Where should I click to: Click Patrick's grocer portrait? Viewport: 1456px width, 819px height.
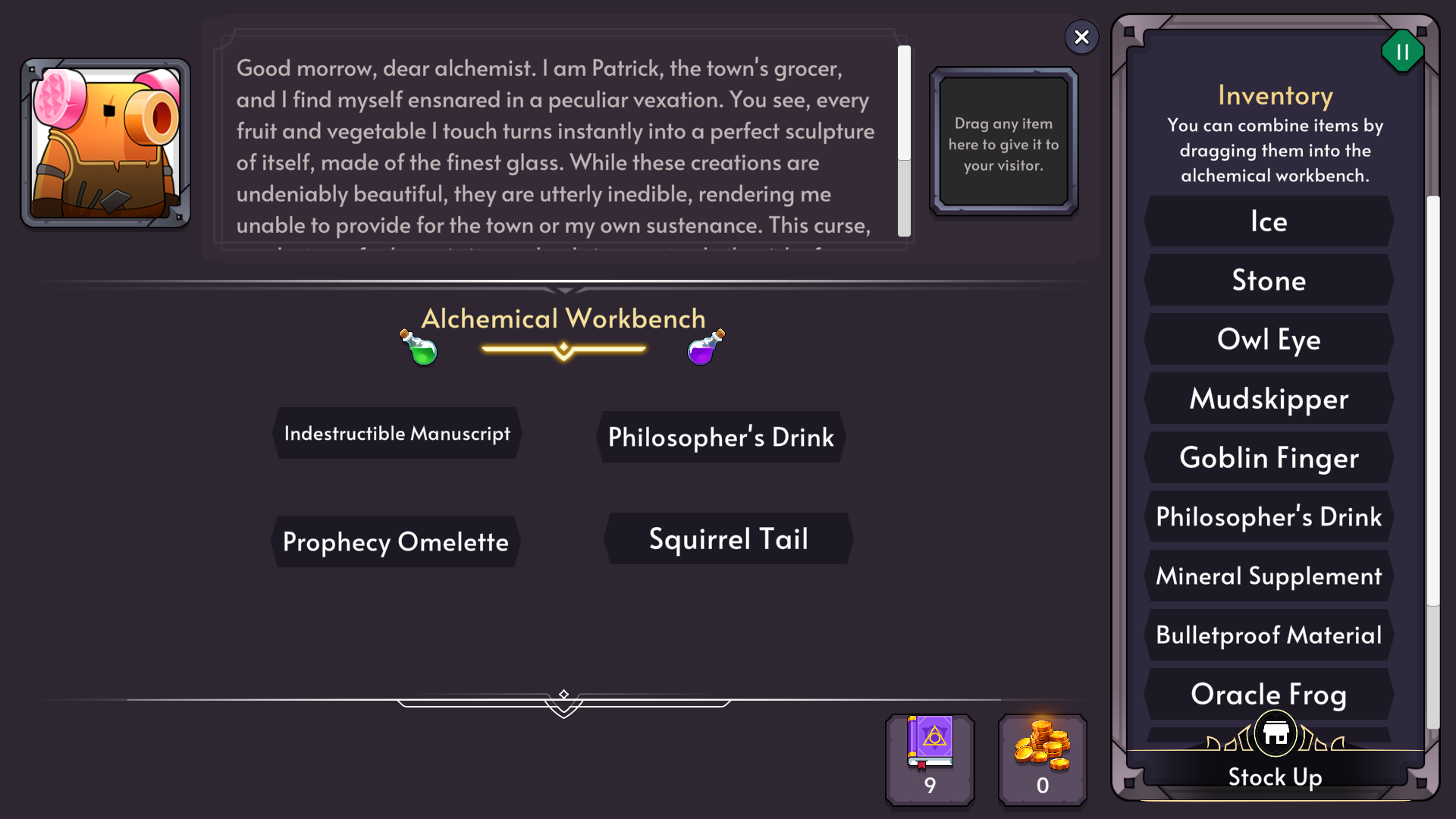tap(105, 144)
